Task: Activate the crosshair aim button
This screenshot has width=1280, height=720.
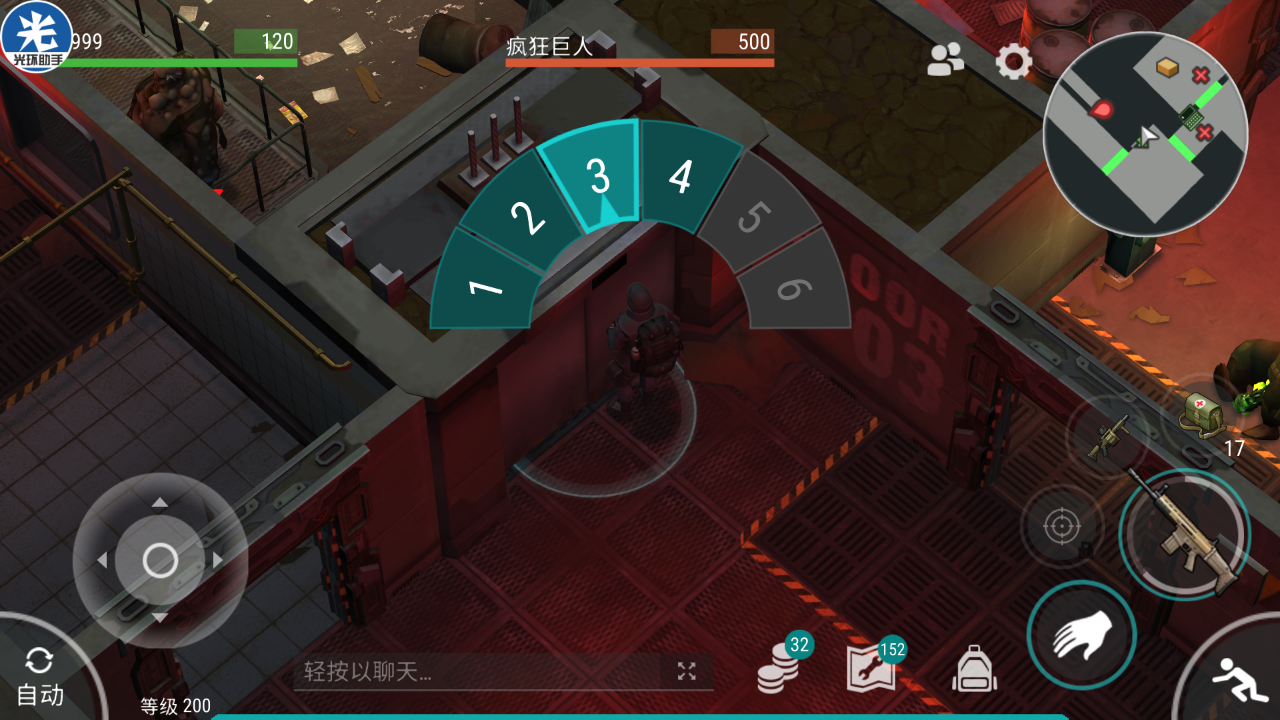Action: 1062,526
